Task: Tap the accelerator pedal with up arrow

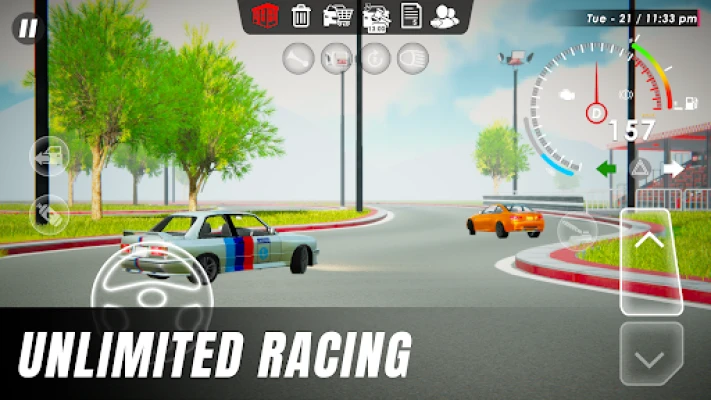Action: (651, 262)
